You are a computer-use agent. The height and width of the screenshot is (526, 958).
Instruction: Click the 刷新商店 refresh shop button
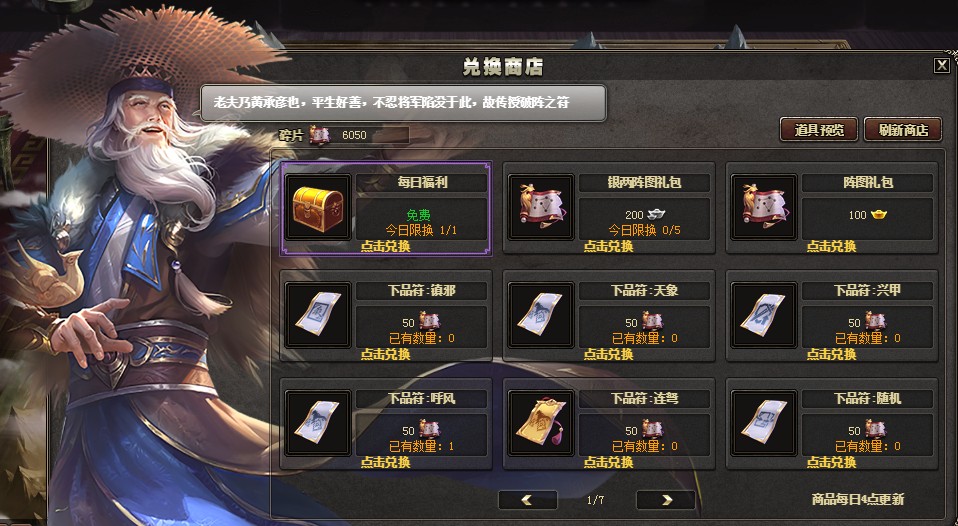click(x=903, y=130)
